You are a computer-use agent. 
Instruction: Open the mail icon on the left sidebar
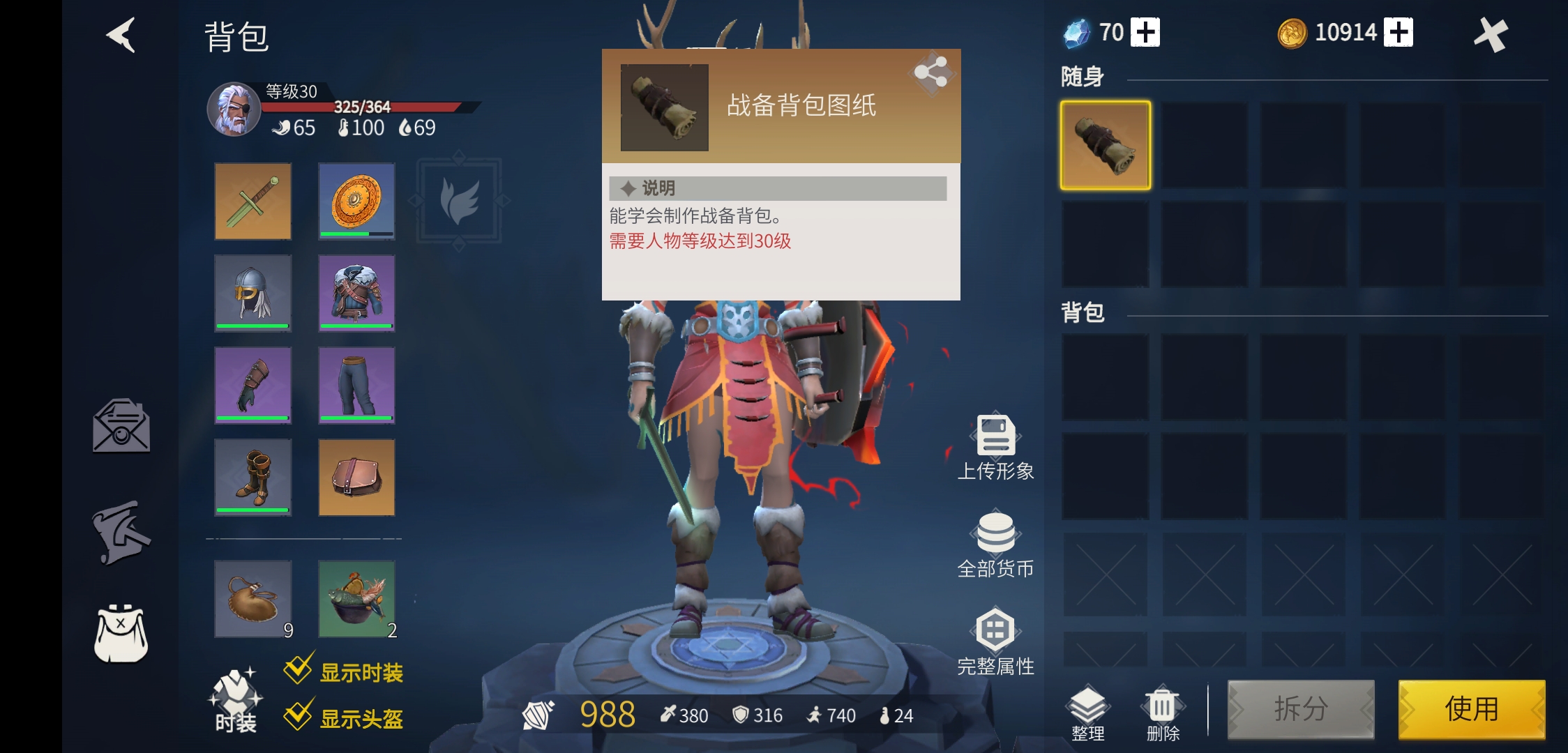tap(120, 427)
